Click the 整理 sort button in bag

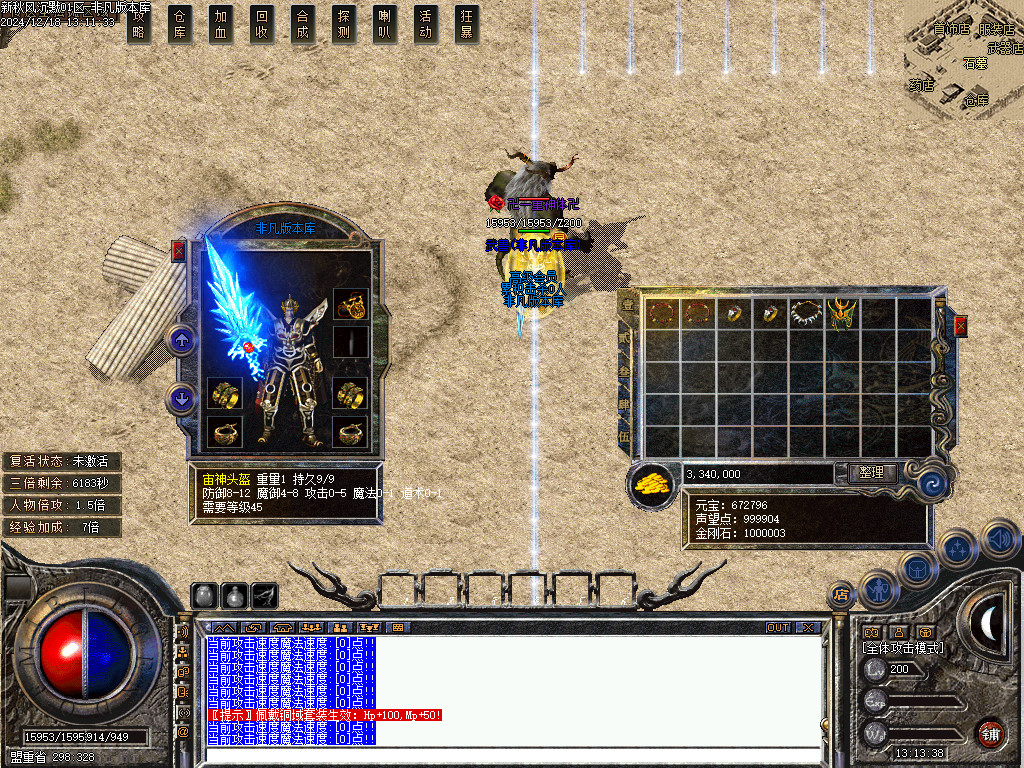(871, 473)
